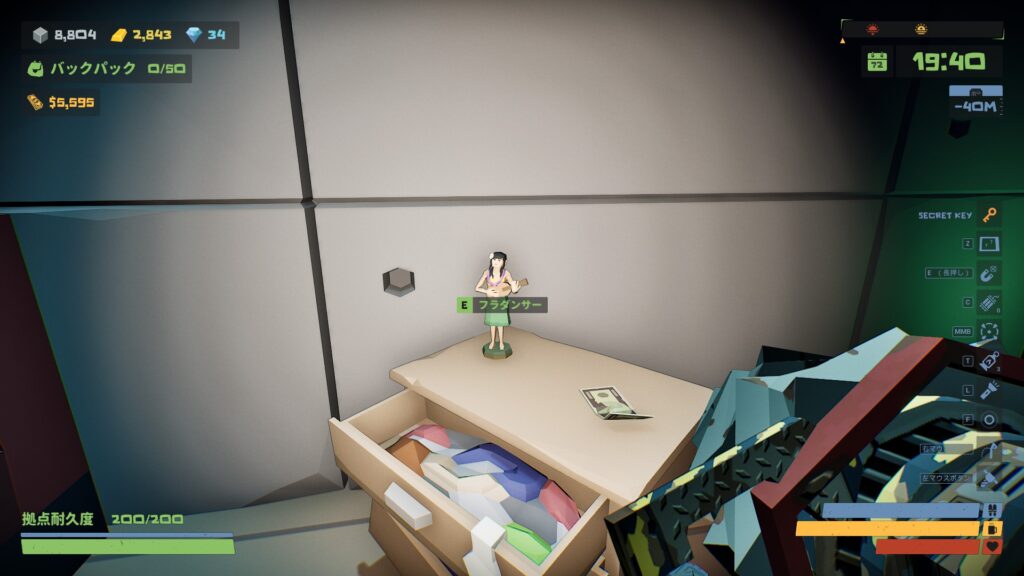
Task: Select the map screen icon
Action: tap(990, 244)
